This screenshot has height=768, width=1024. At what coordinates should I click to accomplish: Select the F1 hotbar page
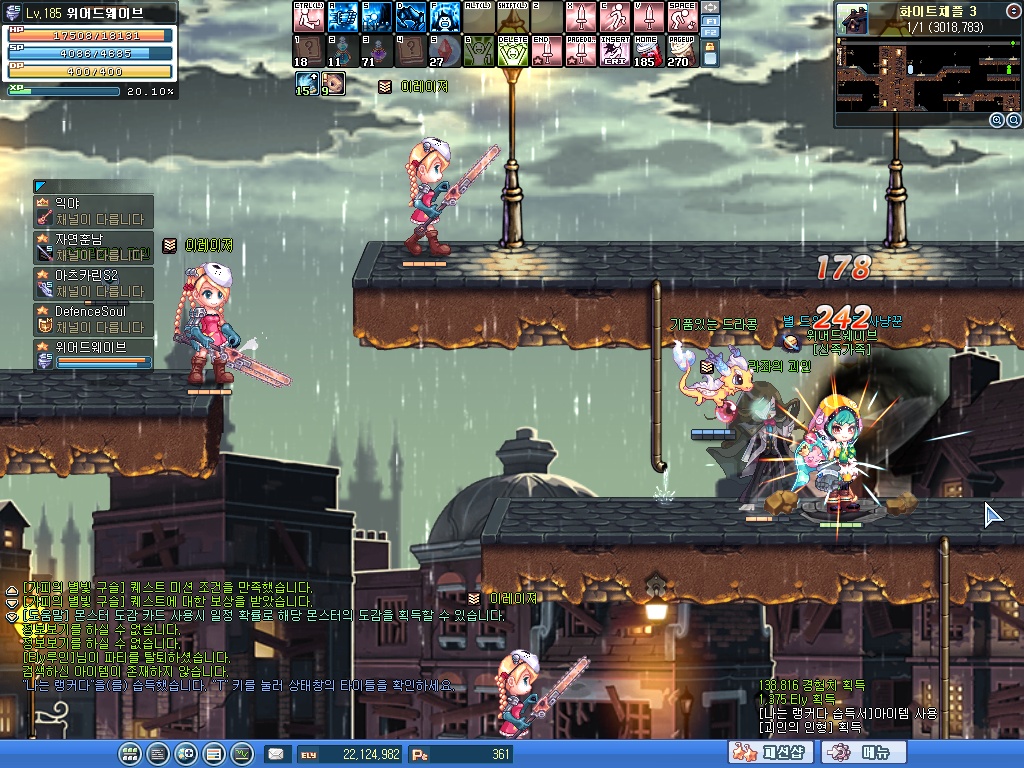tap(711, 20)
